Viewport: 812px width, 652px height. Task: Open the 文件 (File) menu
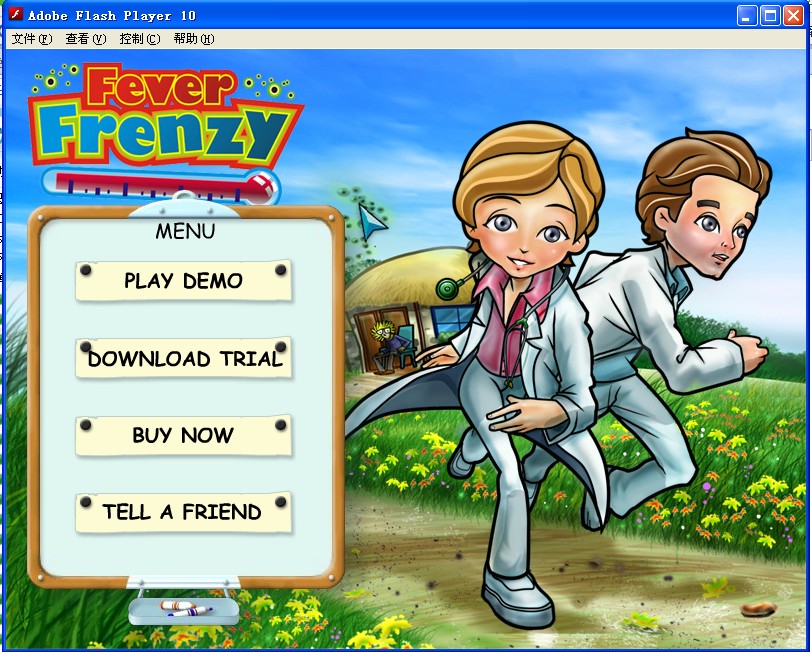(x=31, y=39)
